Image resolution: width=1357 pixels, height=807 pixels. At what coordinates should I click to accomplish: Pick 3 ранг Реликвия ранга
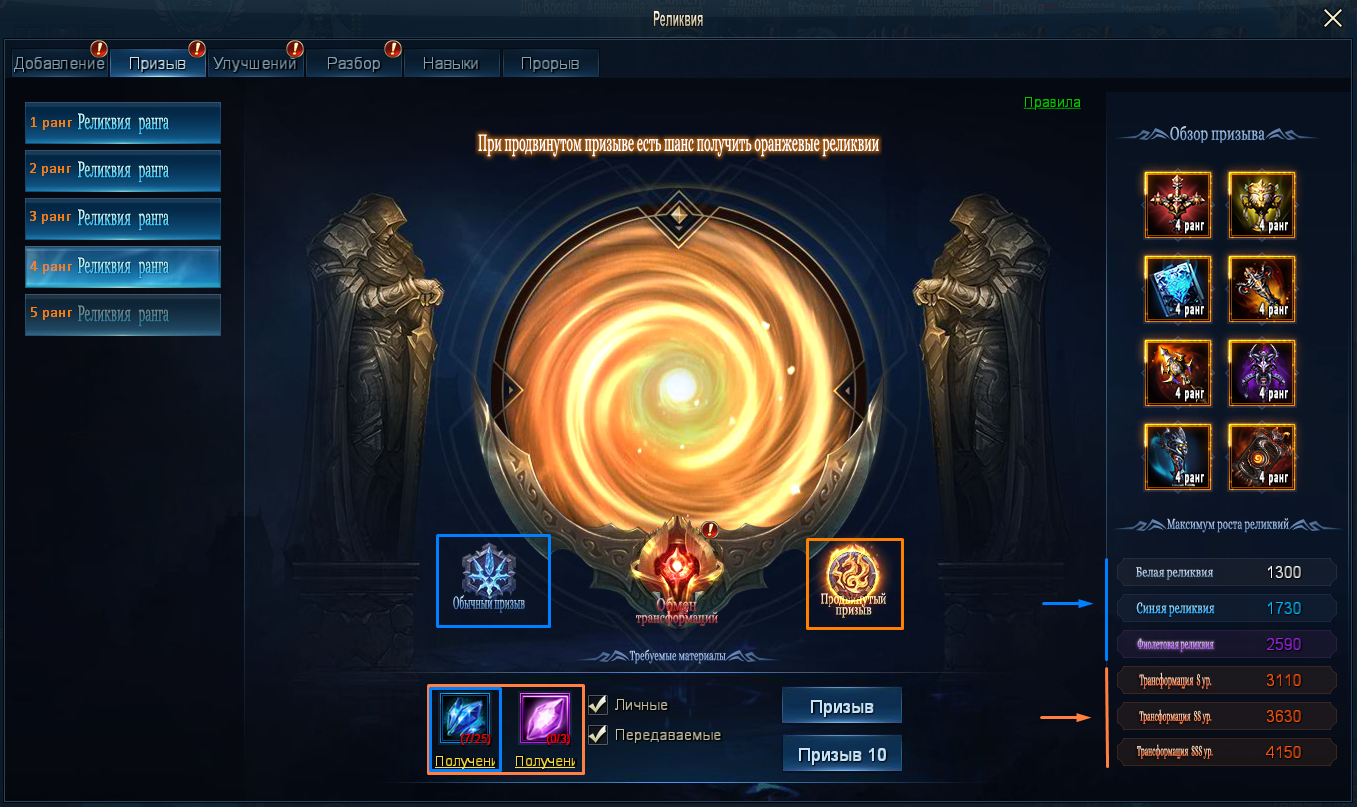click(x=123, y=219)
